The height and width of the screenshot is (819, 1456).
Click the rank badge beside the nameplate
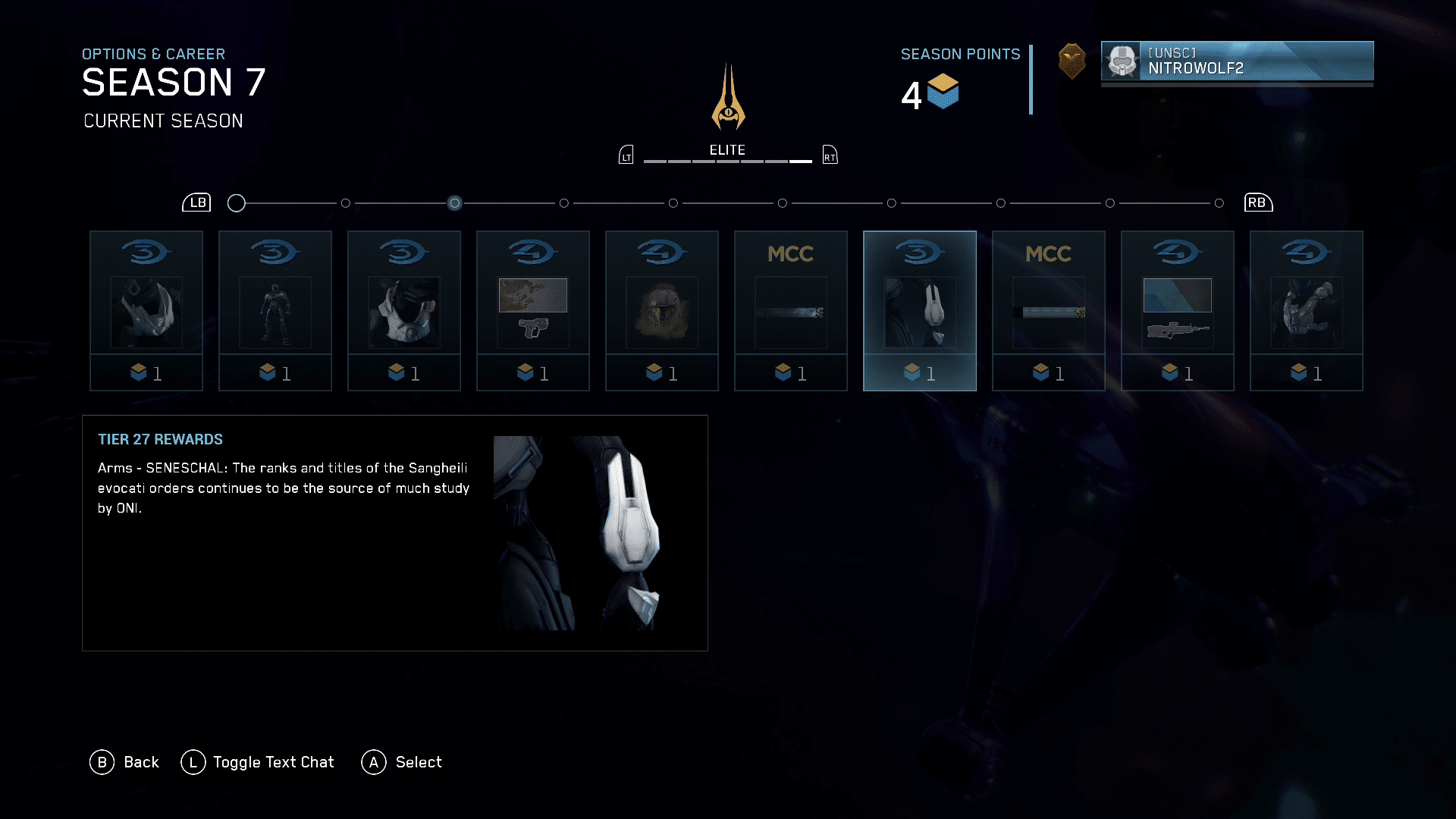pyautogui.click(x=1072, y=61)
